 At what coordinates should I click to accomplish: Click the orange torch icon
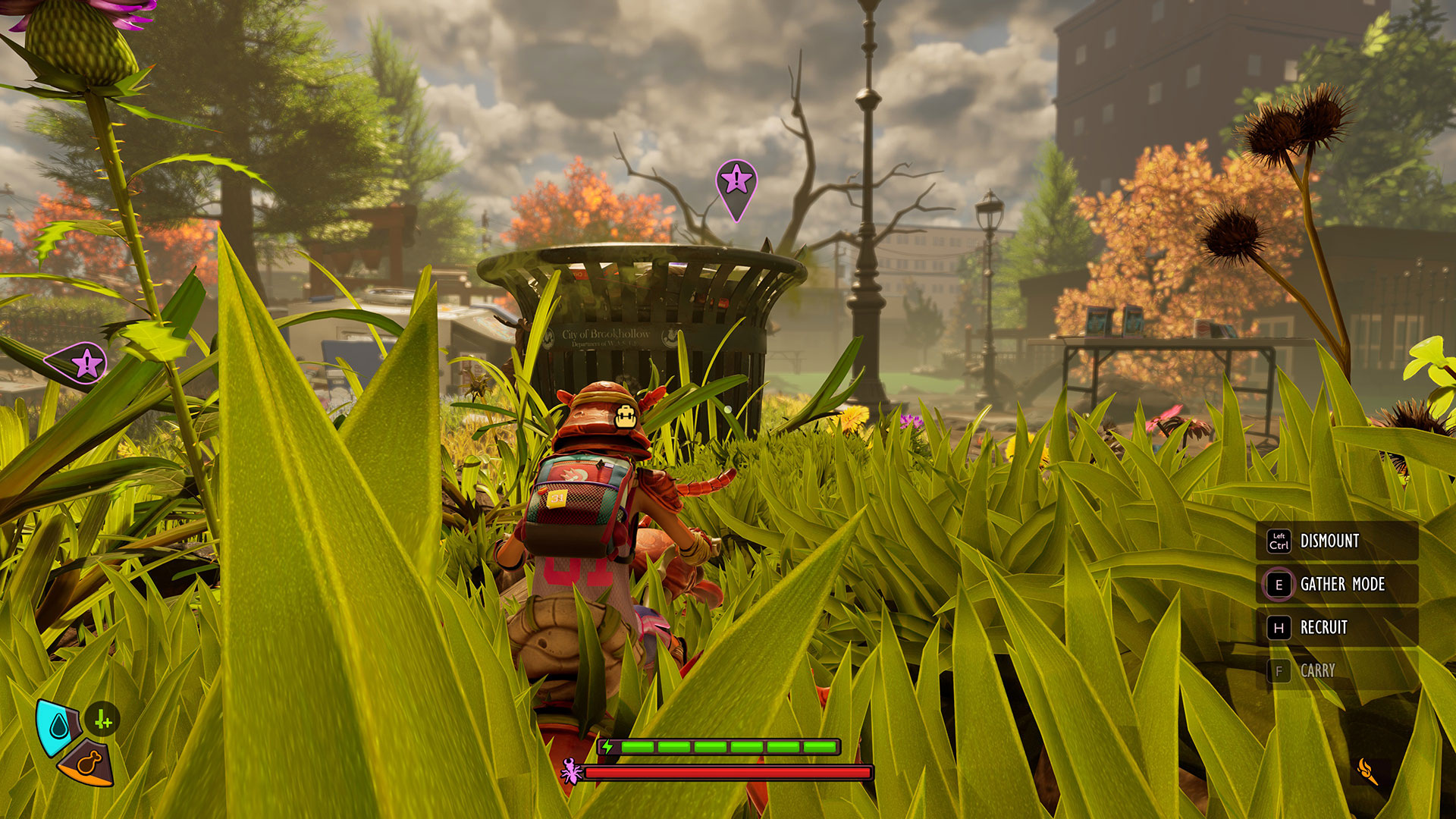[1367, 771]
